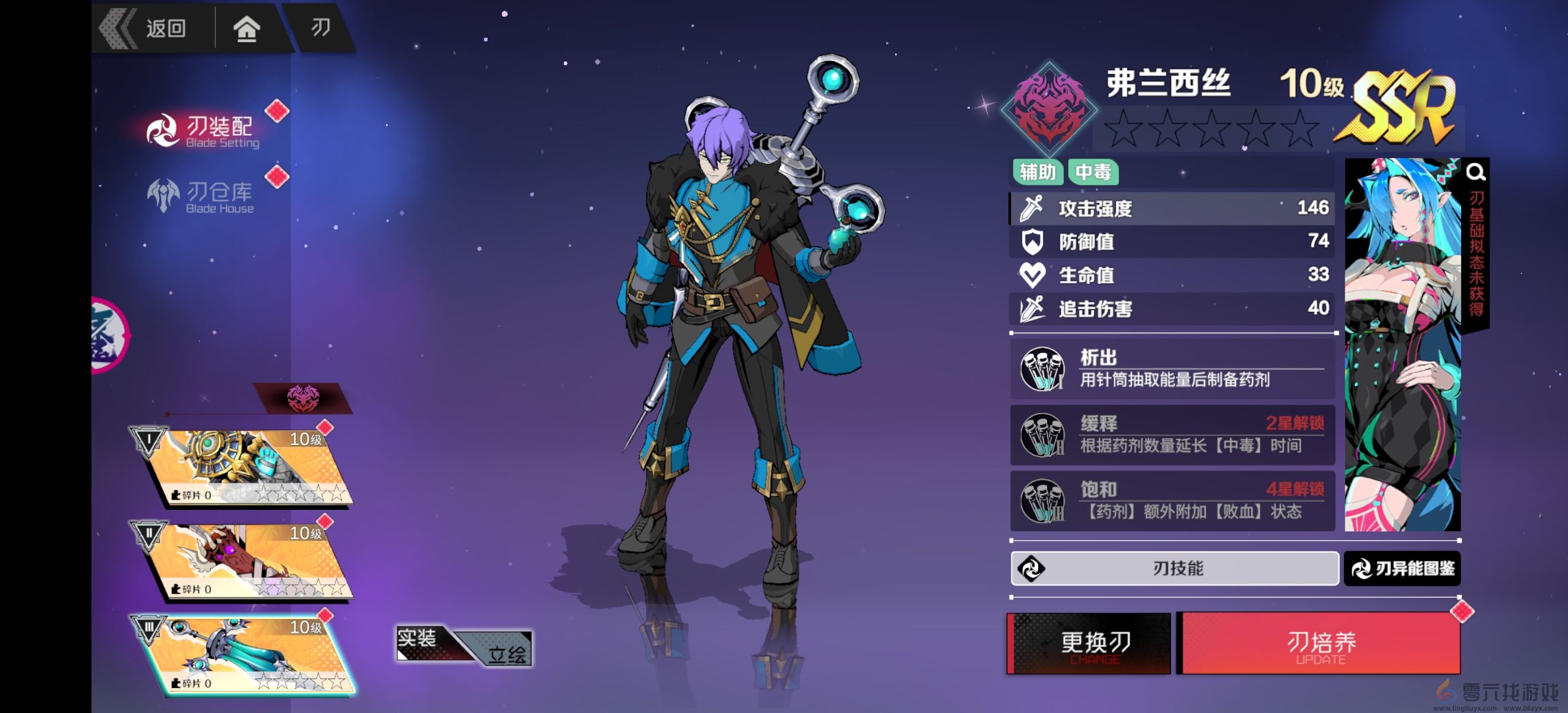Tap the 辅助 support role tag
This screenshot has width=1568, height=713.
click(x=1038, y=172)
